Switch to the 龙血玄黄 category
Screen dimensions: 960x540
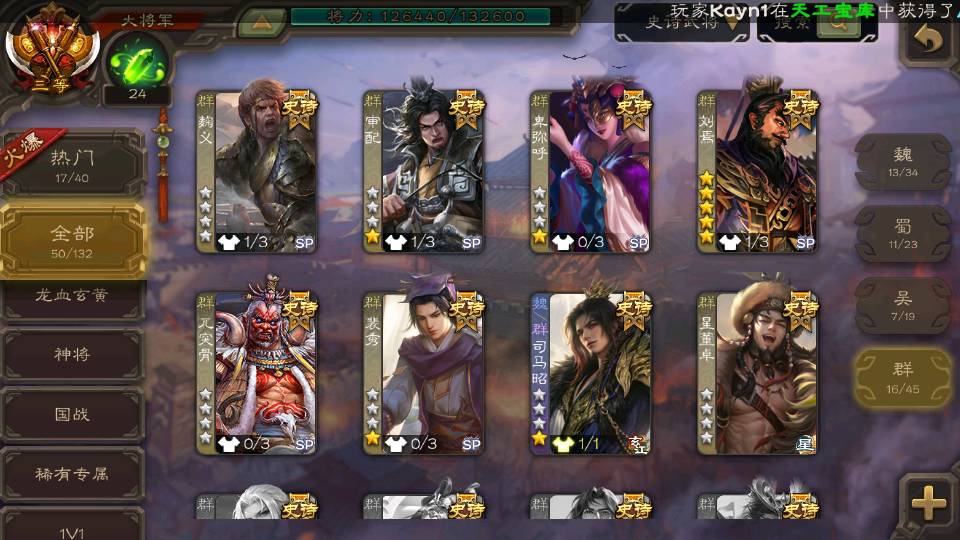point(72,296)
